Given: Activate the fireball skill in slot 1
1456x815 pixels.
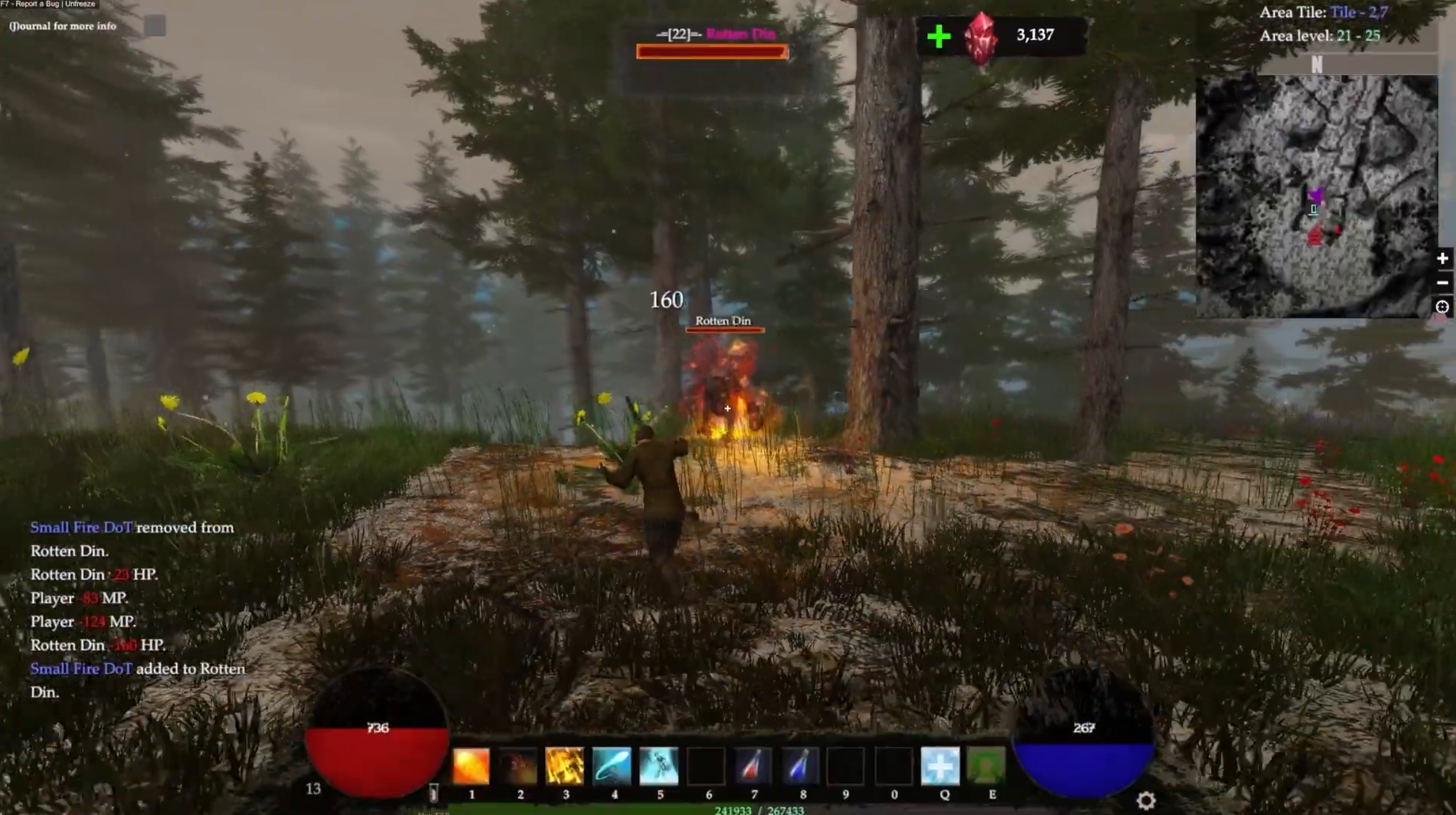Looking at the screenshot, I should 471,766.
